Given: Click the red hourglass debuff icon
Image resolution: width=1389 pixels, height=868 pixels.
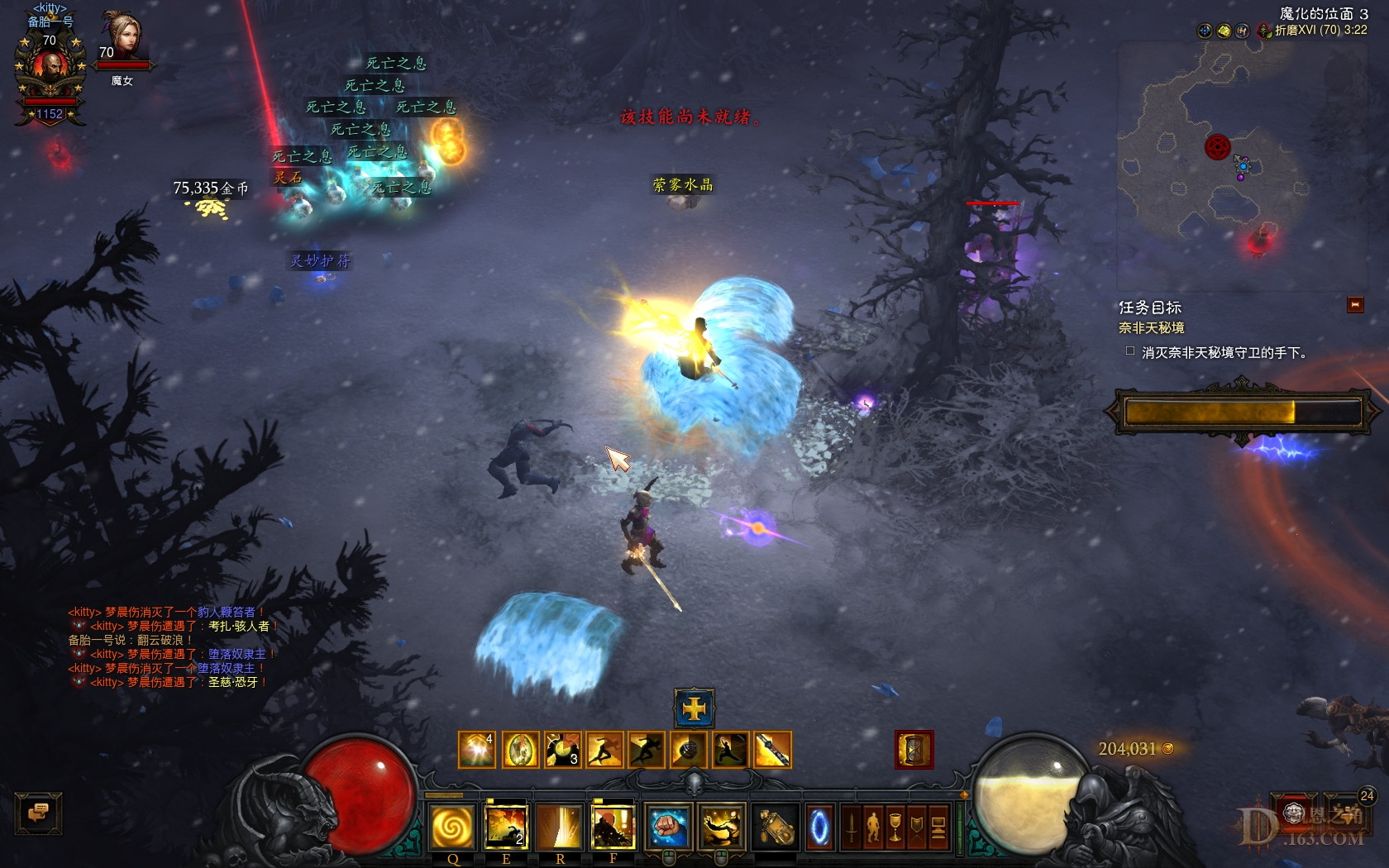Looking at the screenshot, I should (914, 750).
